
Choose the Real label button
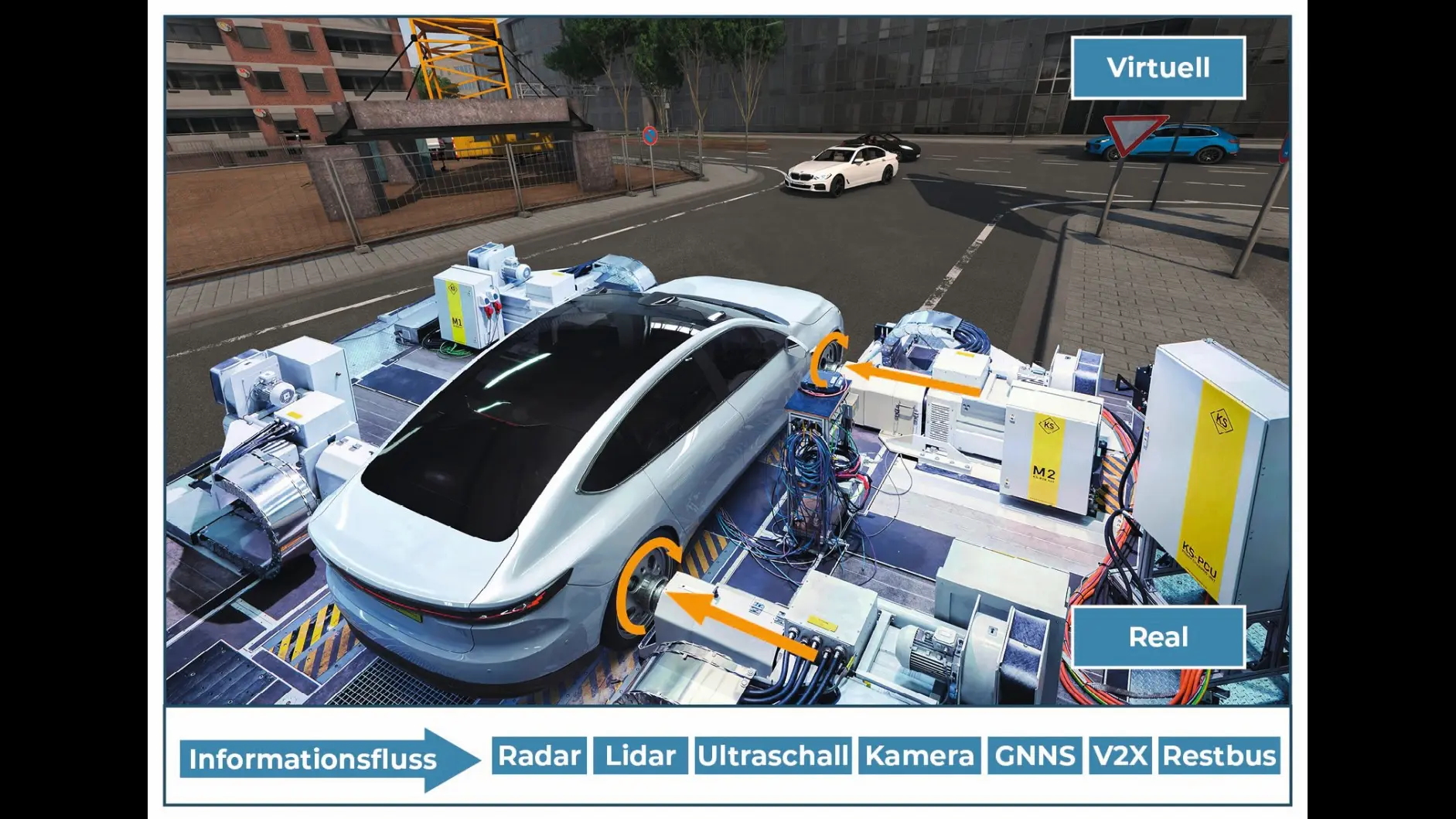pos(1158,636)
